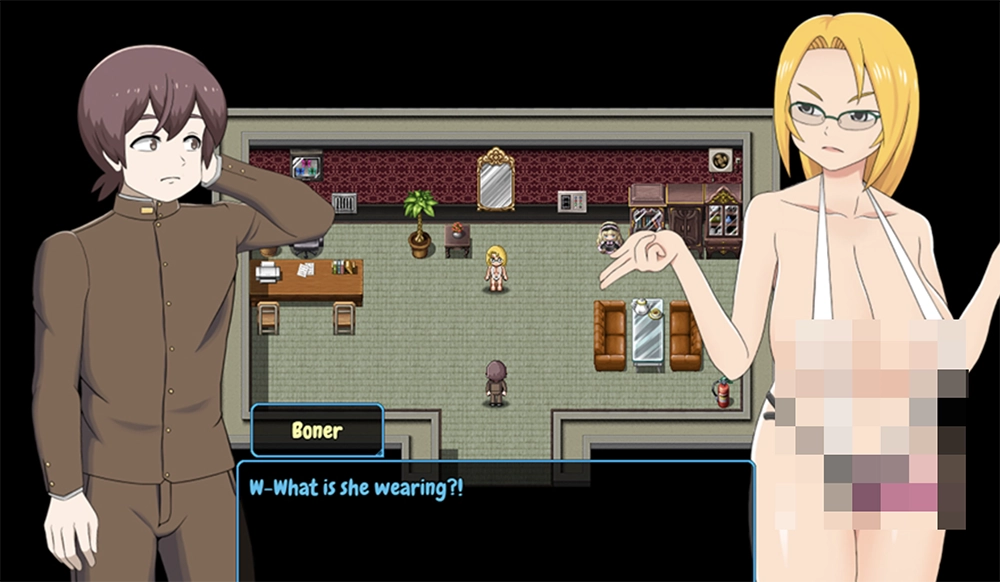The width and height of the screenshot is (1000, 582).
Task: Click the dialogue box to continue
Action: coord(495,520)
